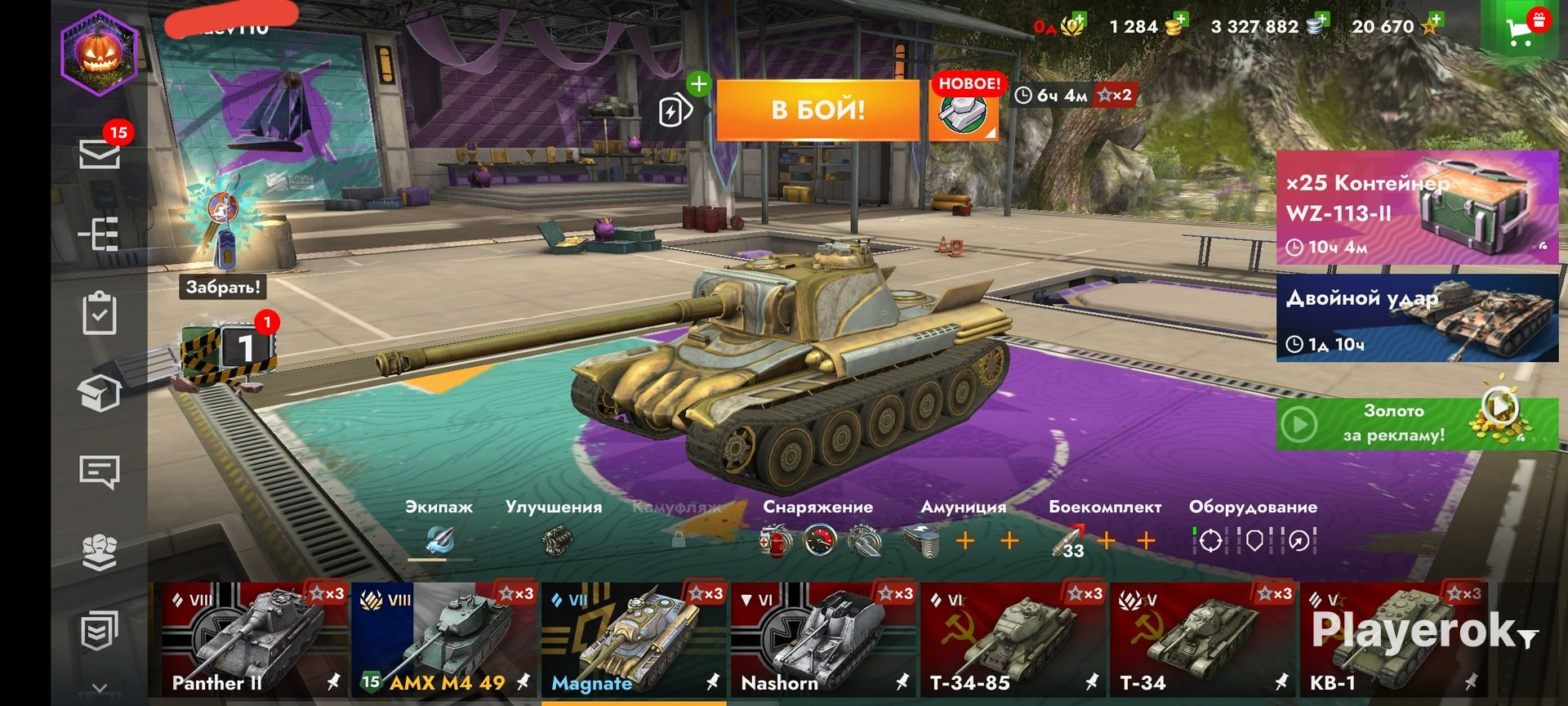Open the Улучшения engine upgrades icon
The image size is (1568, 706).
coord(557,540)
